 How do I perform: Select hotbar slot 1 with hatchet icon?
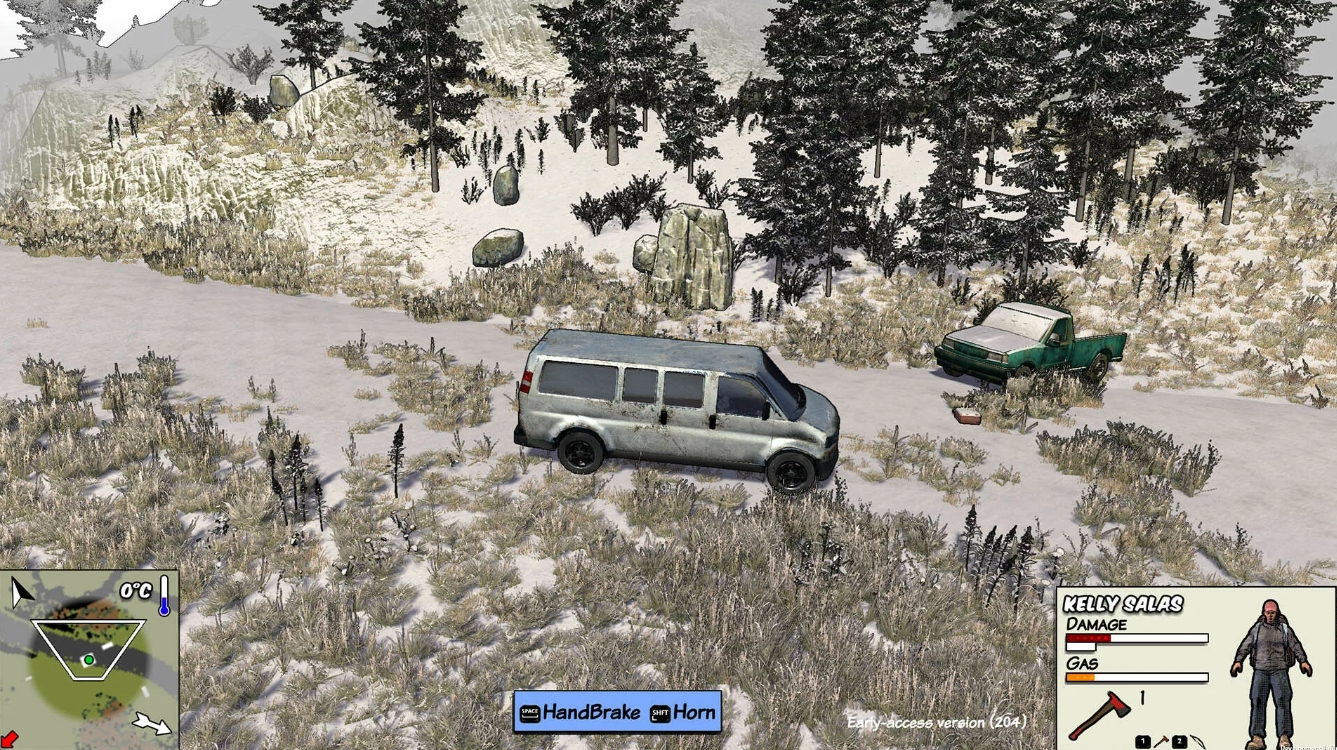pos(1142,740)
